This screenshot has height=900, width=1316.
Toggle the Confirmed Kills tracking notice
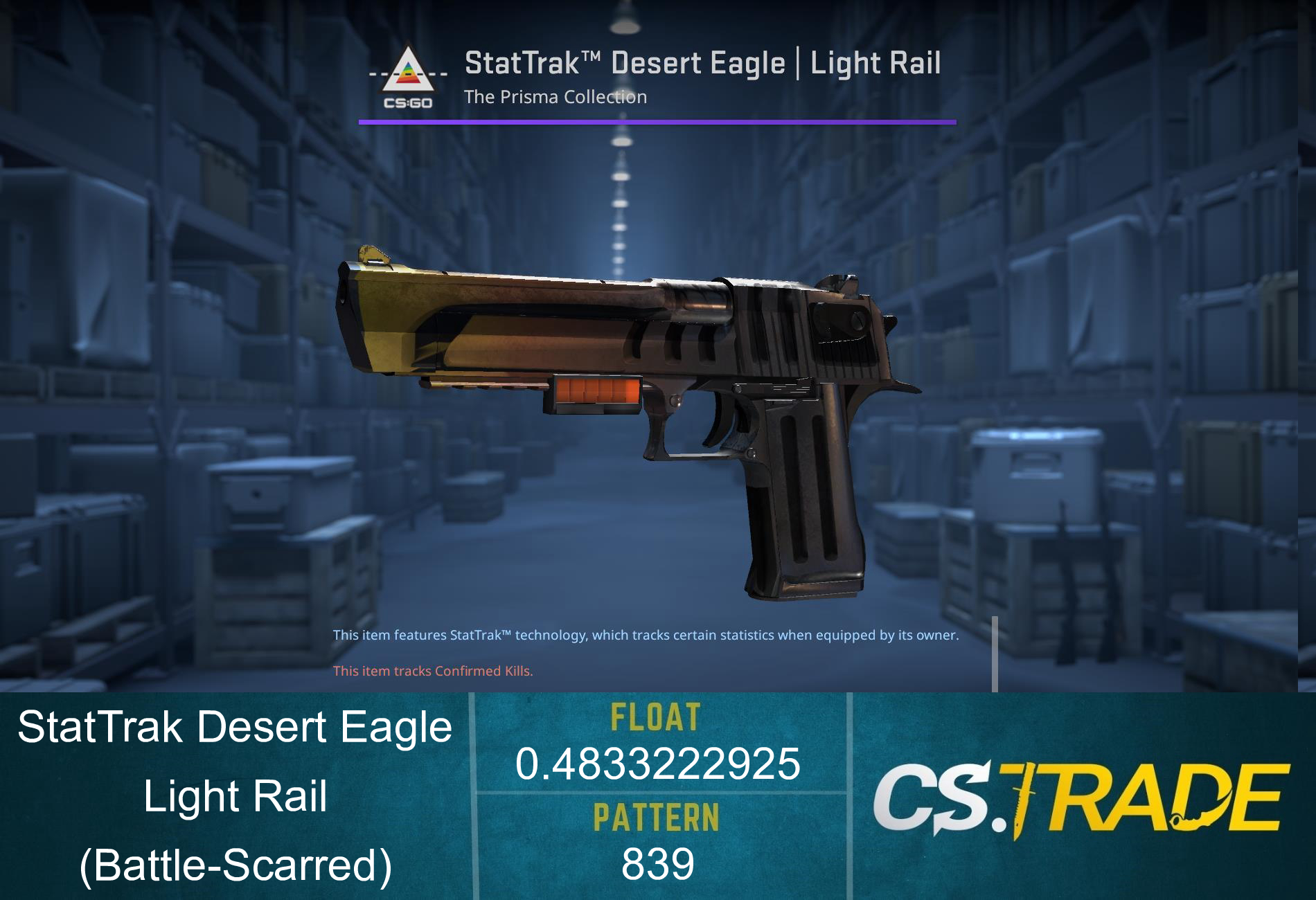(x=433, y=670)
